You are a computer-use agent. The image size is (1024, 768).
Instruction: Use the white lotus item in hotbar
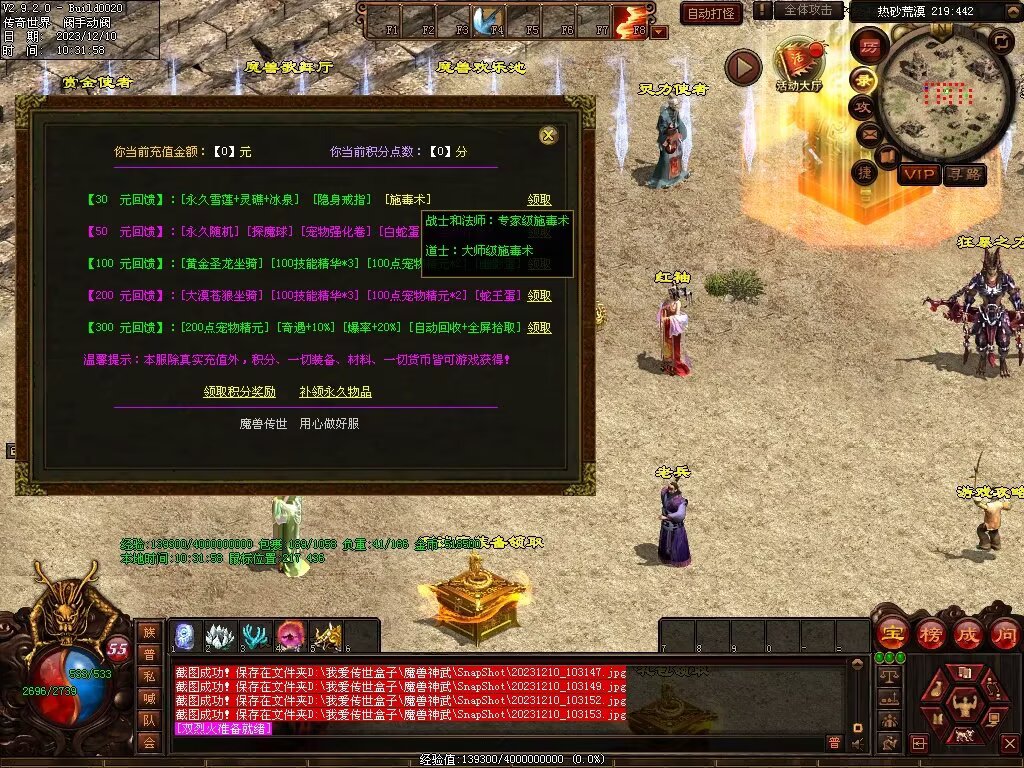(x=220, y=636)
